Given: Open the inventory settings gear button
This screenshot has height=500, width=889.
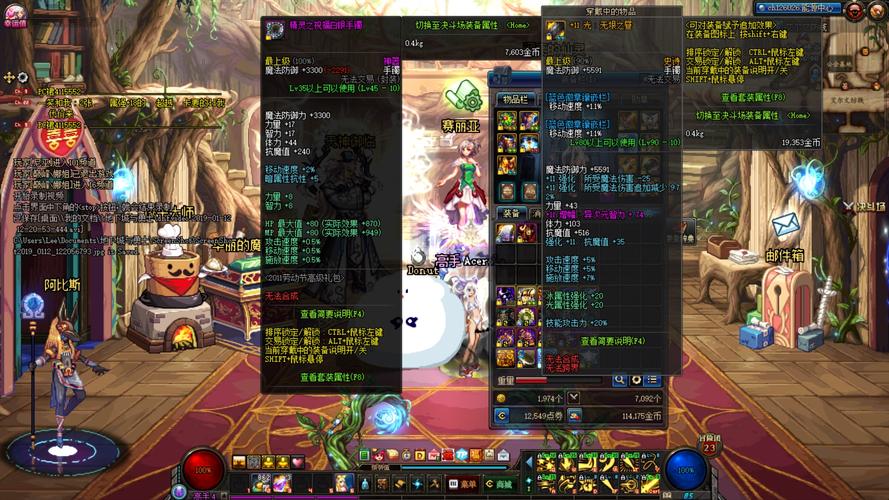Looking at the screenshot, I should pos(636,380).
